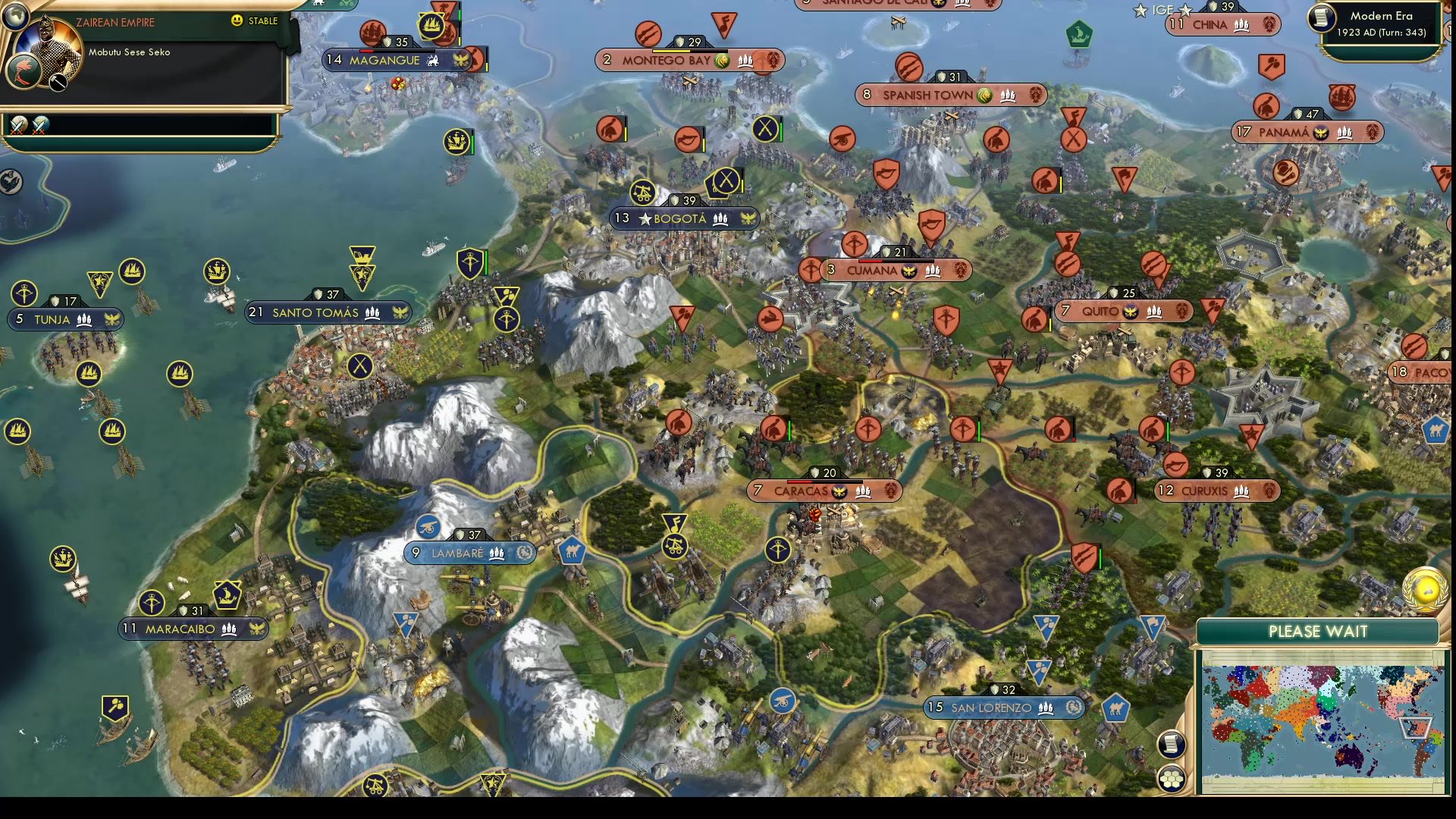Open the small territory globe below the portrait
Screen dimensions: 1456x819
pyautogui.click(x=26, y=71)
